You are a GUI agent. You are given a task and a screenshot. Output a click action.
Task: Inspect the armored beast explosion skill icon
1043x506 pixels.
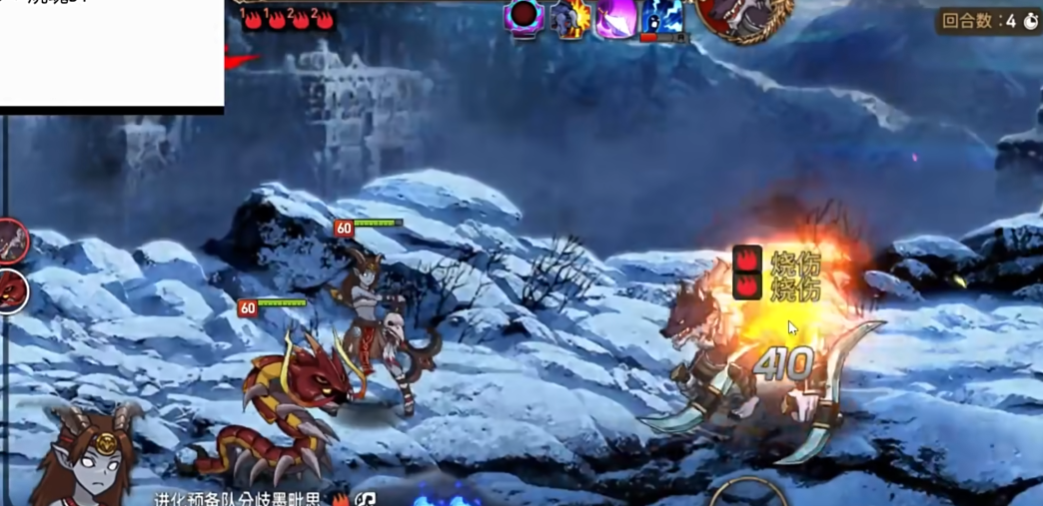pyautogui.click(x=570, y=18)
